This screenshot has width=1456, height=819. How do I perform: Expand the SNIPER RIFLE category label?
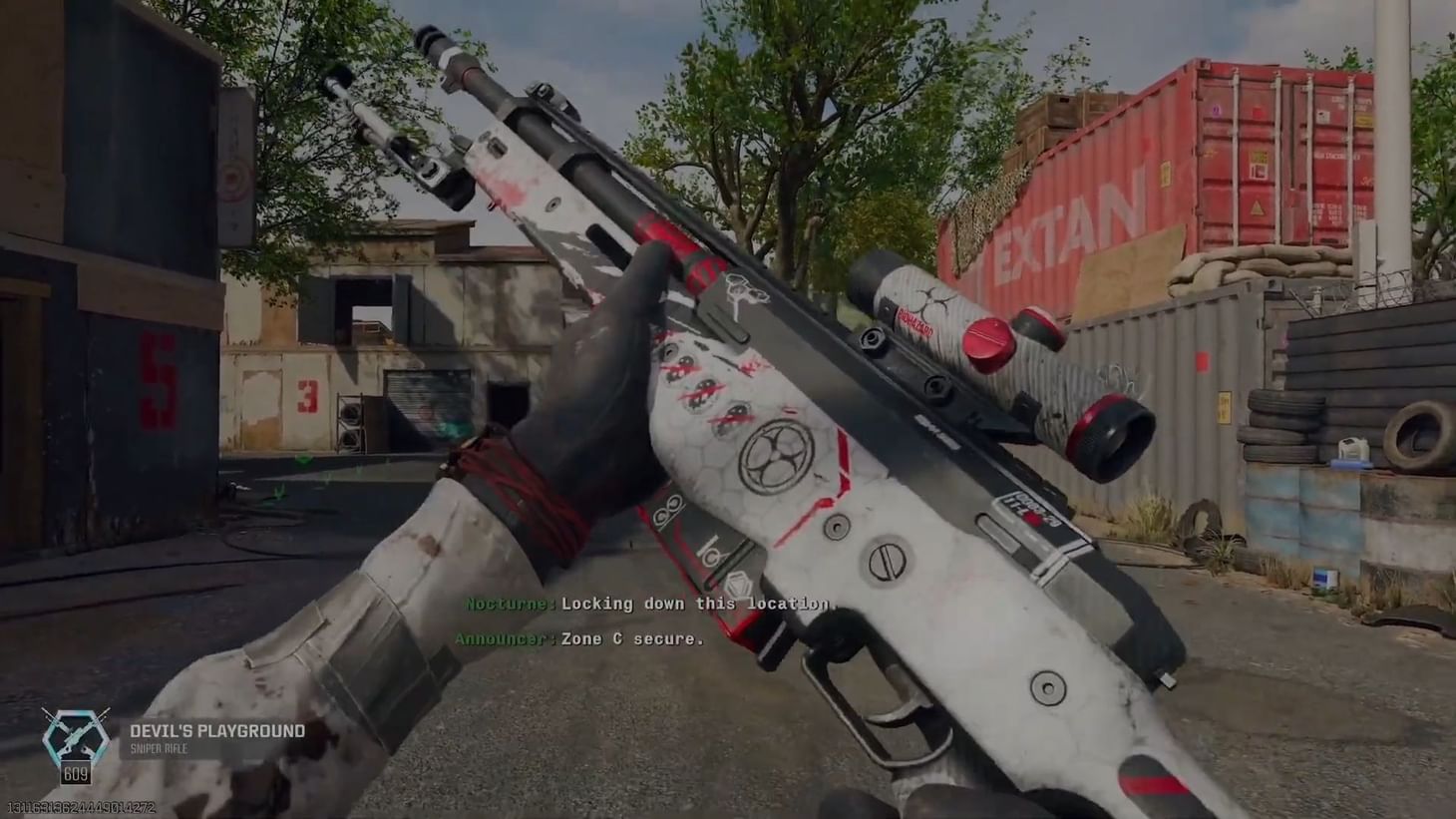(x=159, y=746)
